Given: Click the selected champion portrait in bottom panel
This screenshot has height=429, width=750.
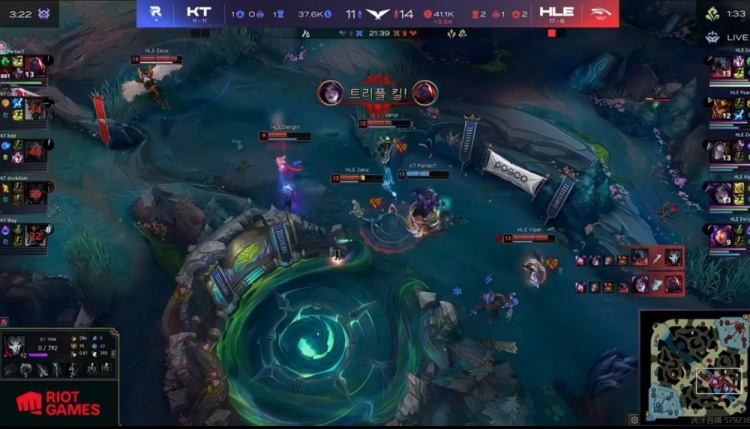Looking at the screenshot, I should (x=17, y=348).
